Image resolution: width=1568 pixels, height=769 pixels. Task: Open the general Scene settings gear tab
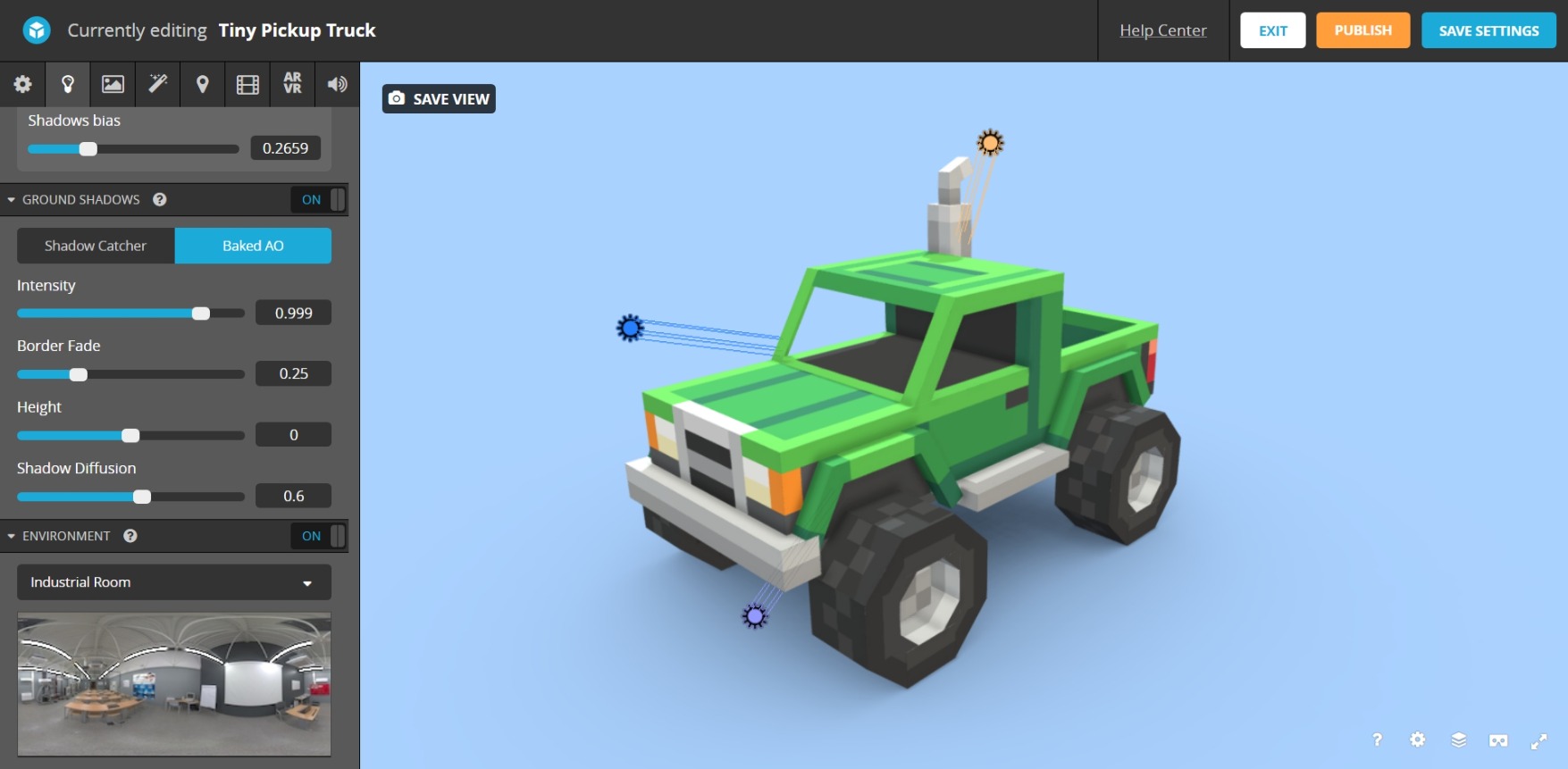22,84
